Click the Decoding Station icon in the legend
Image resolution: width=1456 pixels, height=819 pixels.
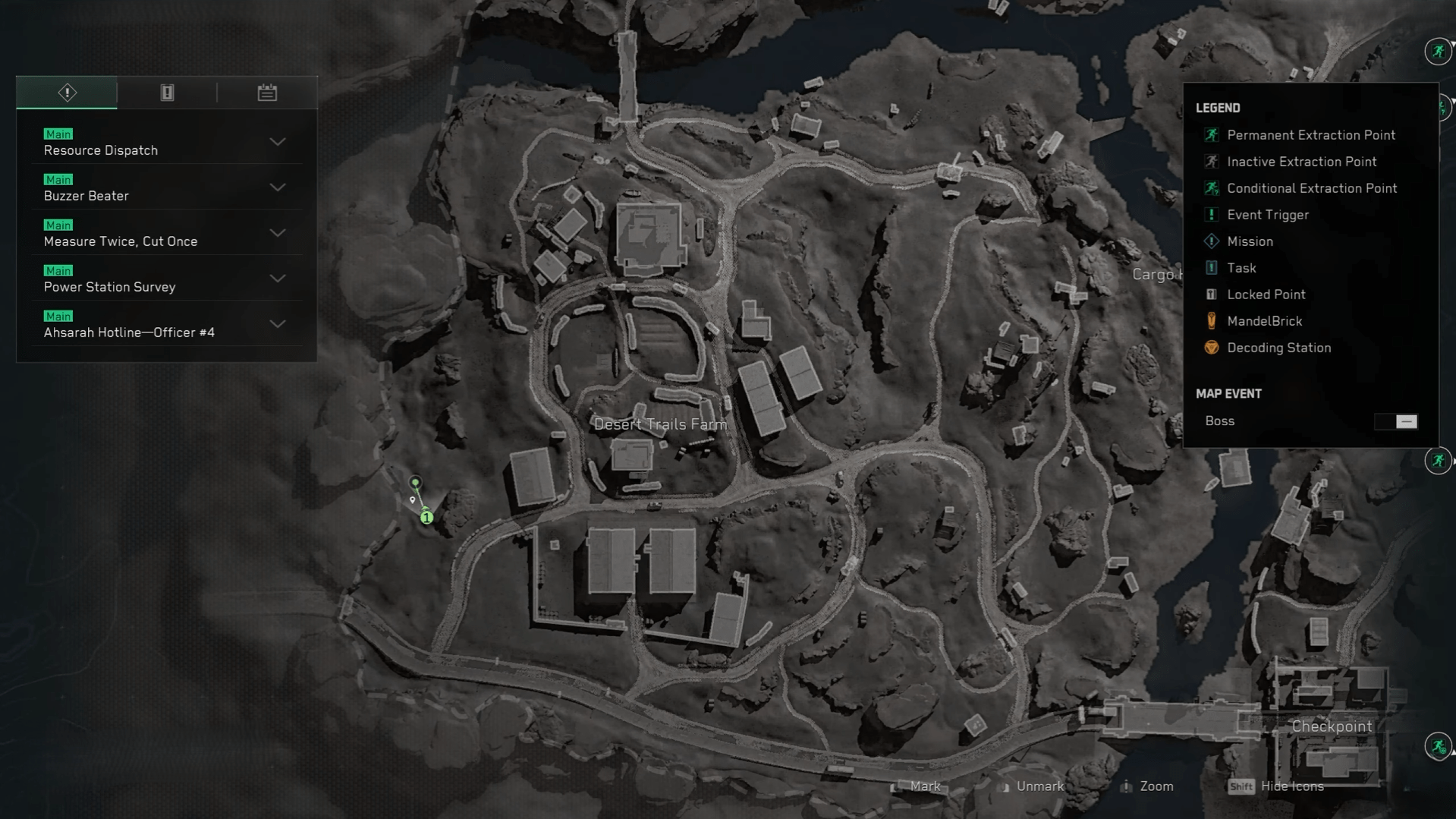[1212, 348]
